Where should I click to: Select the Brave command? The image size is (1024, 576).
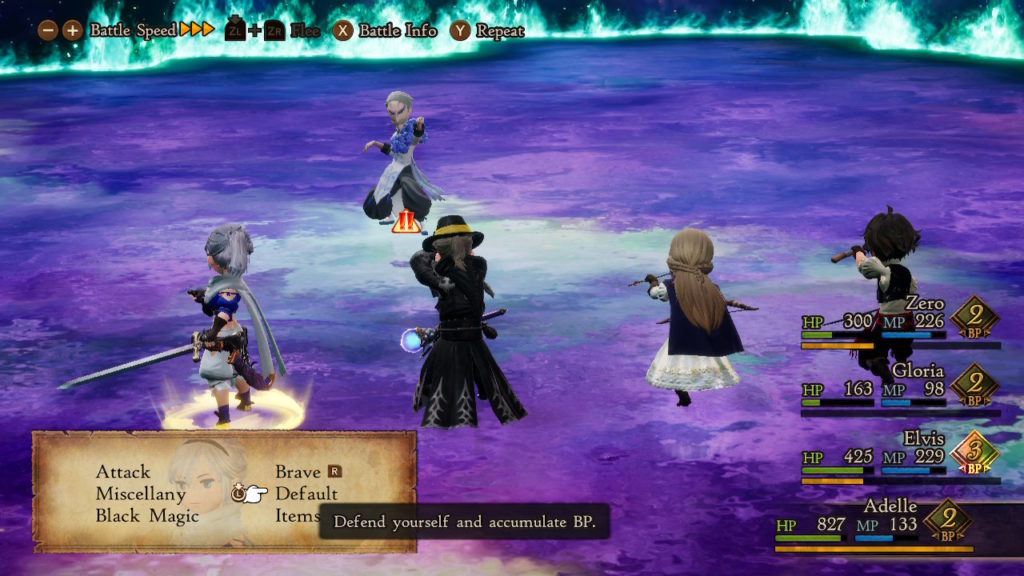click(x=298, y=472)
